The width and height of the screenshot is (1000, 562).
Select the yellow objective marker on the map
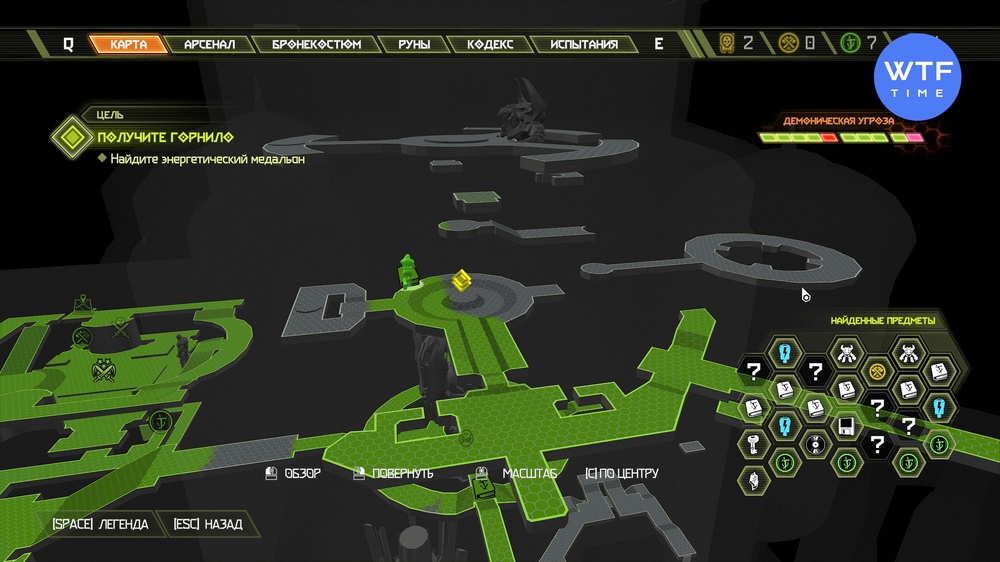coord(460,280)
